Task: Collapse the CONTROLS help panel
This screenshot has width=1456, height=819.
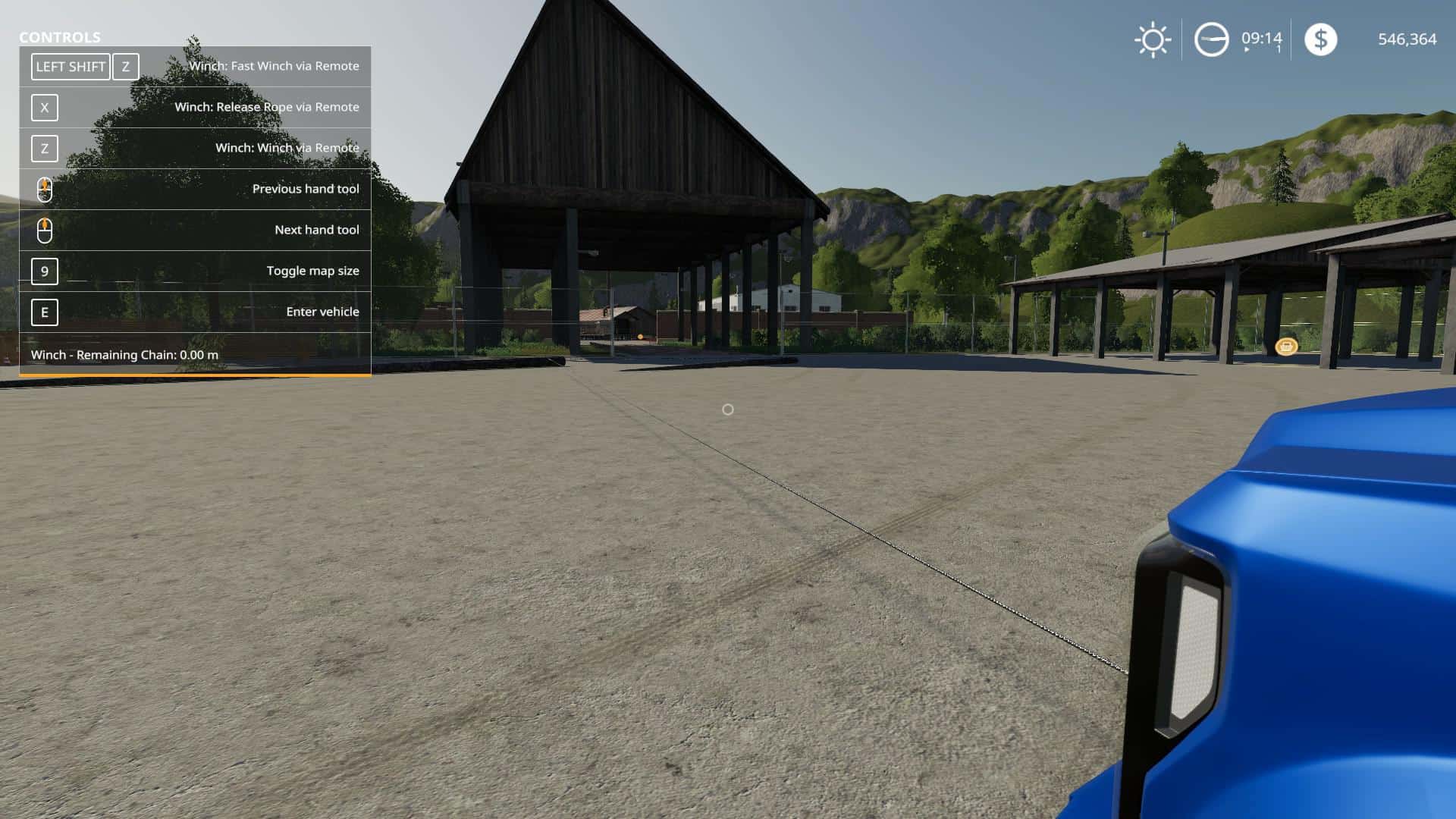Action: coord(58,37)
